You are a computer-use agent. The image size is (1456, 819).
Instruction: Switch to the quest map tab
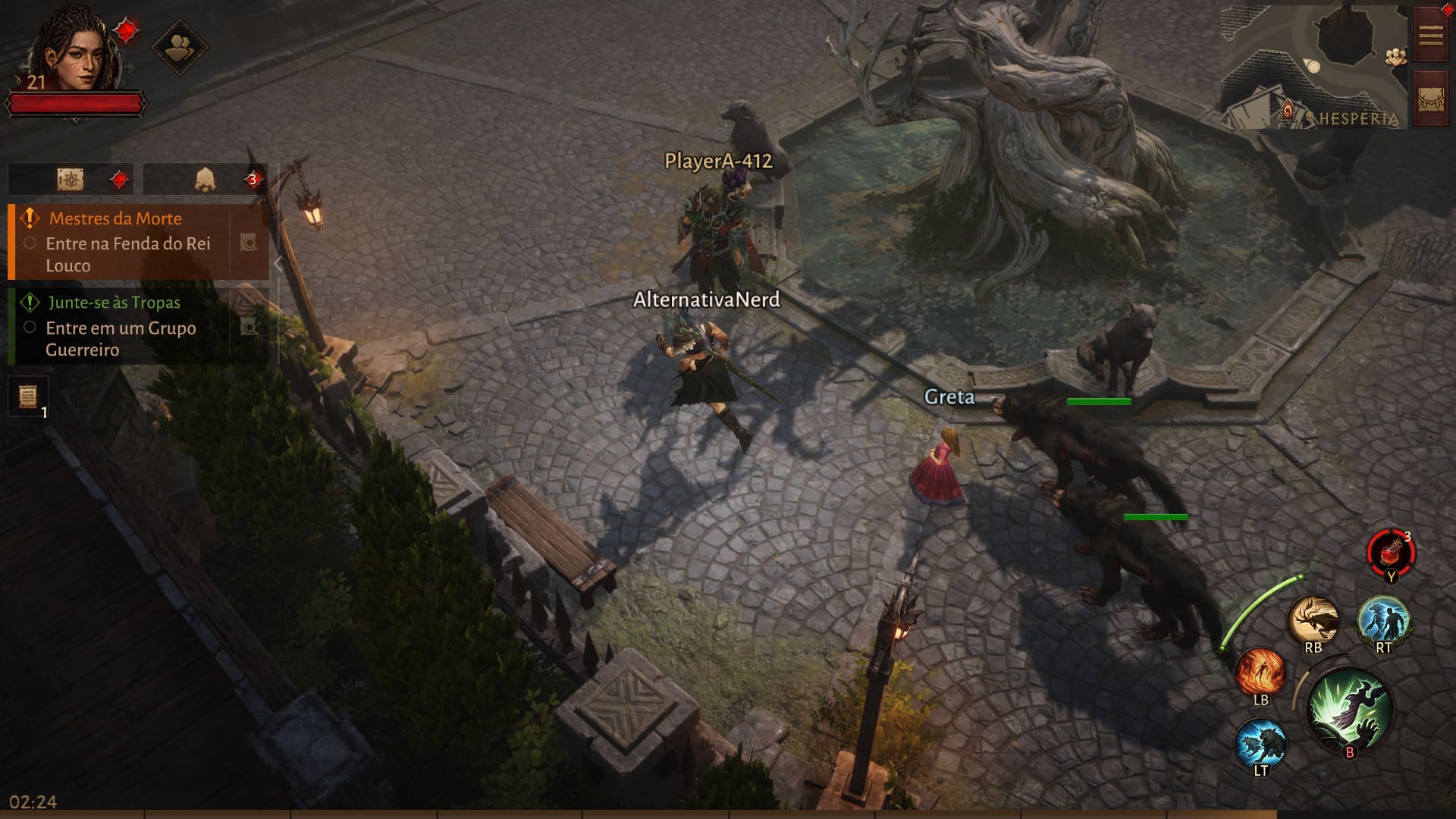pos(71,180)
